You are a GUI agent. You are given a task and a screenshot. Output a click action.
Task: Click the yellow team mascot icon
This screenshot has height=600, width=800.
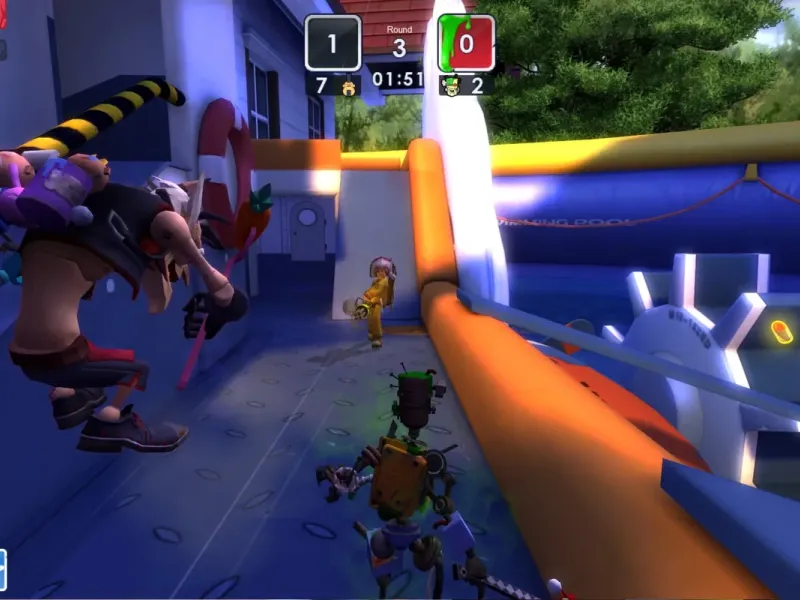(349, 85)
